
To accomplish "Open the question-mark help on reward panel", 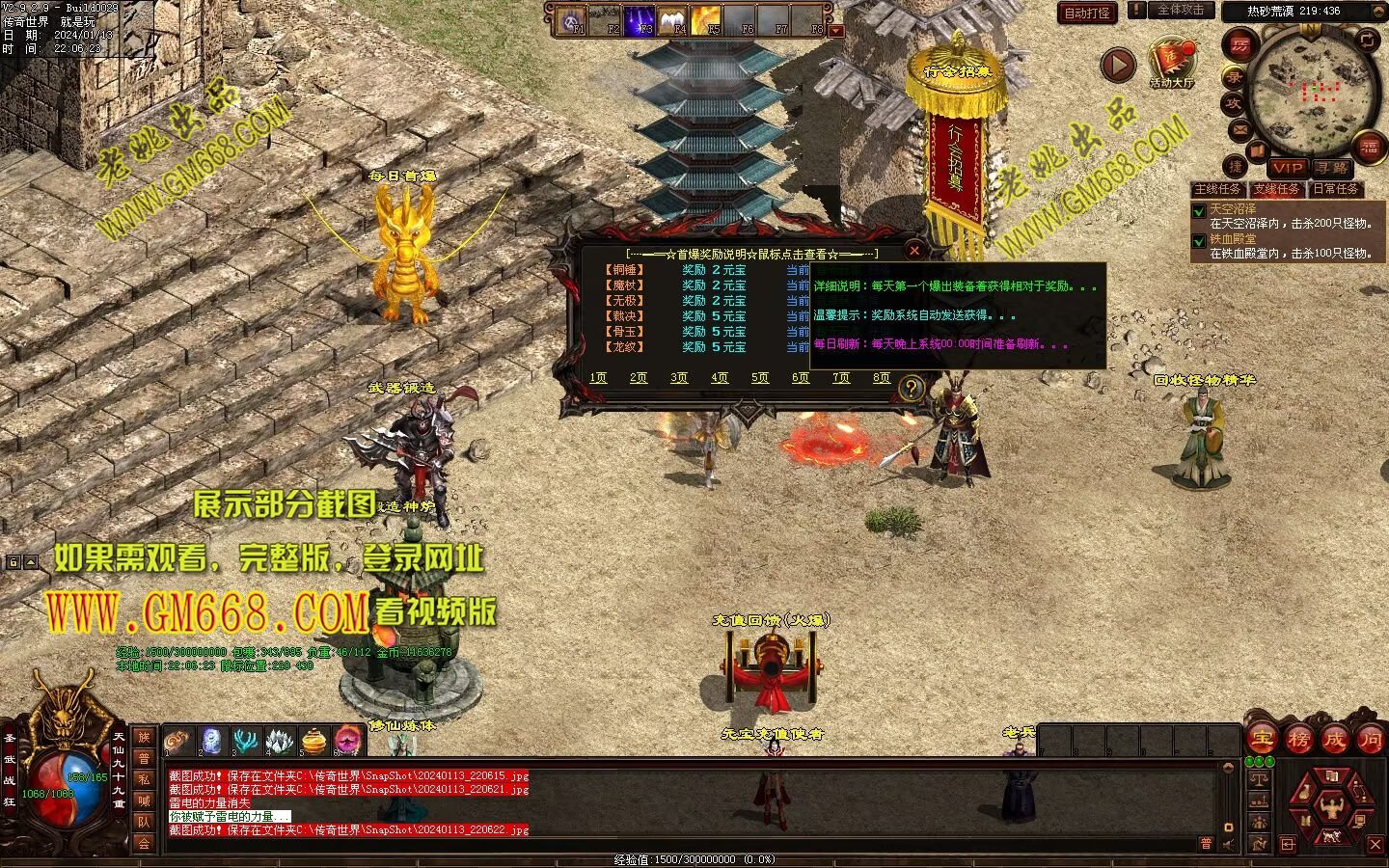I will (910, 388).
